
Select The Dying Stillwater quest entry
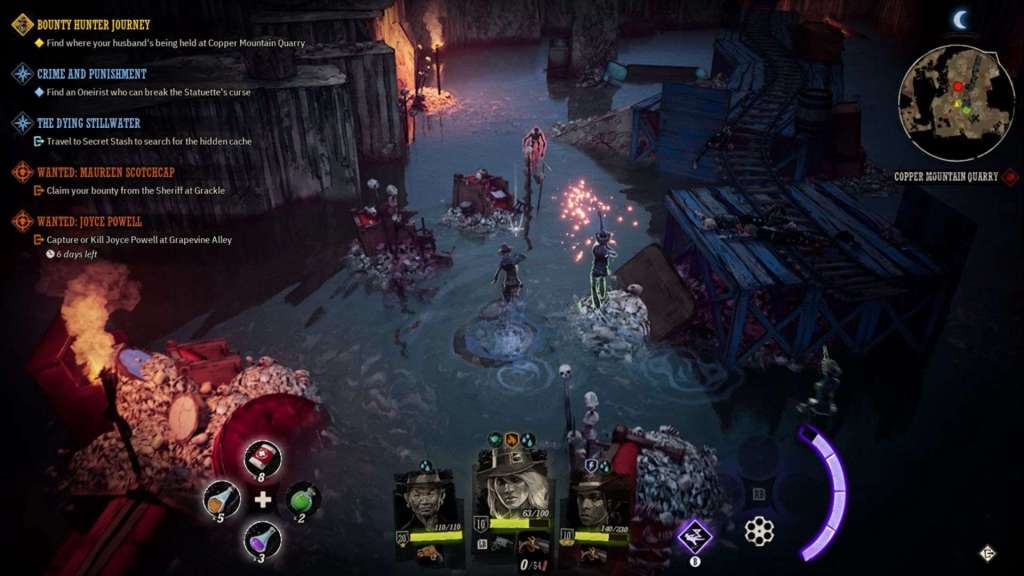[88, 123]
